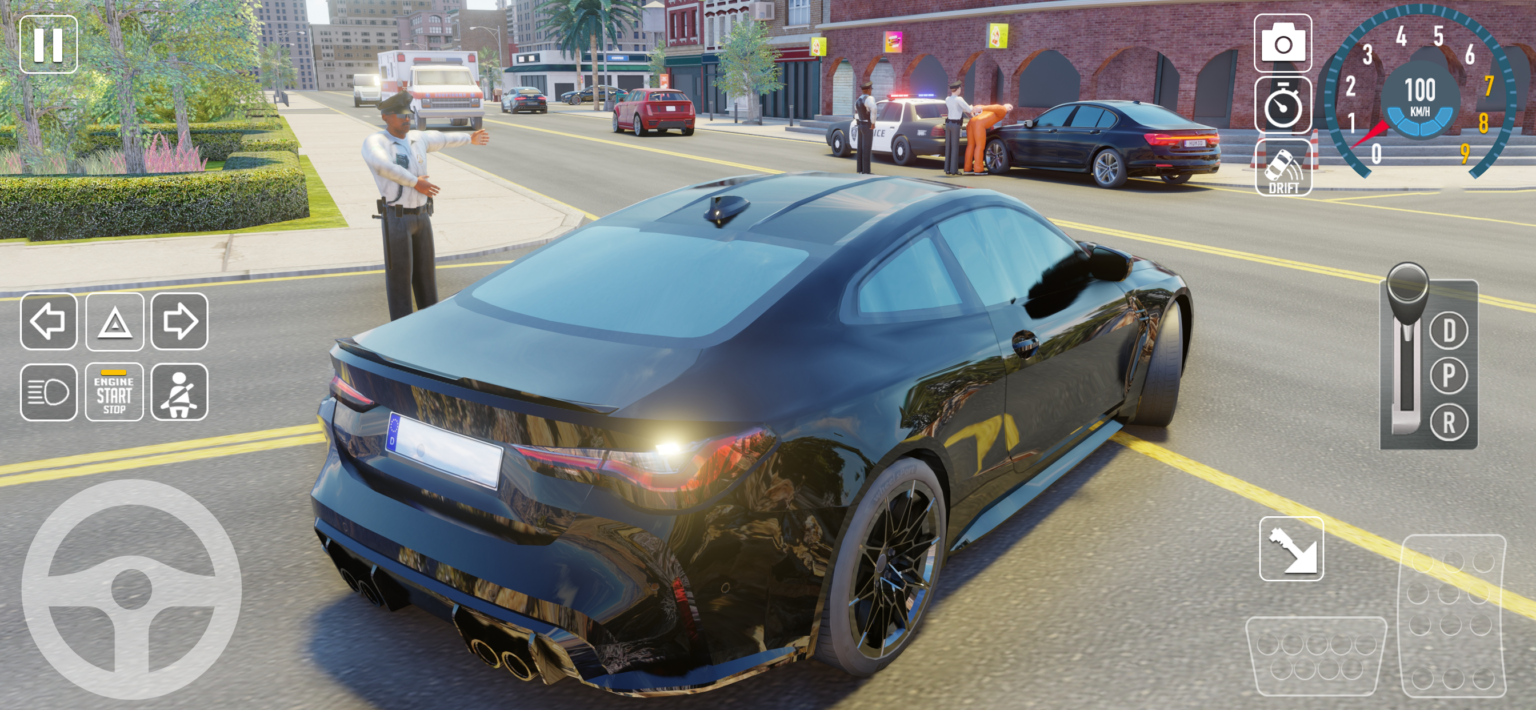1536x710 pixels.
Task: Pause the game
Action: click(48, 44)
